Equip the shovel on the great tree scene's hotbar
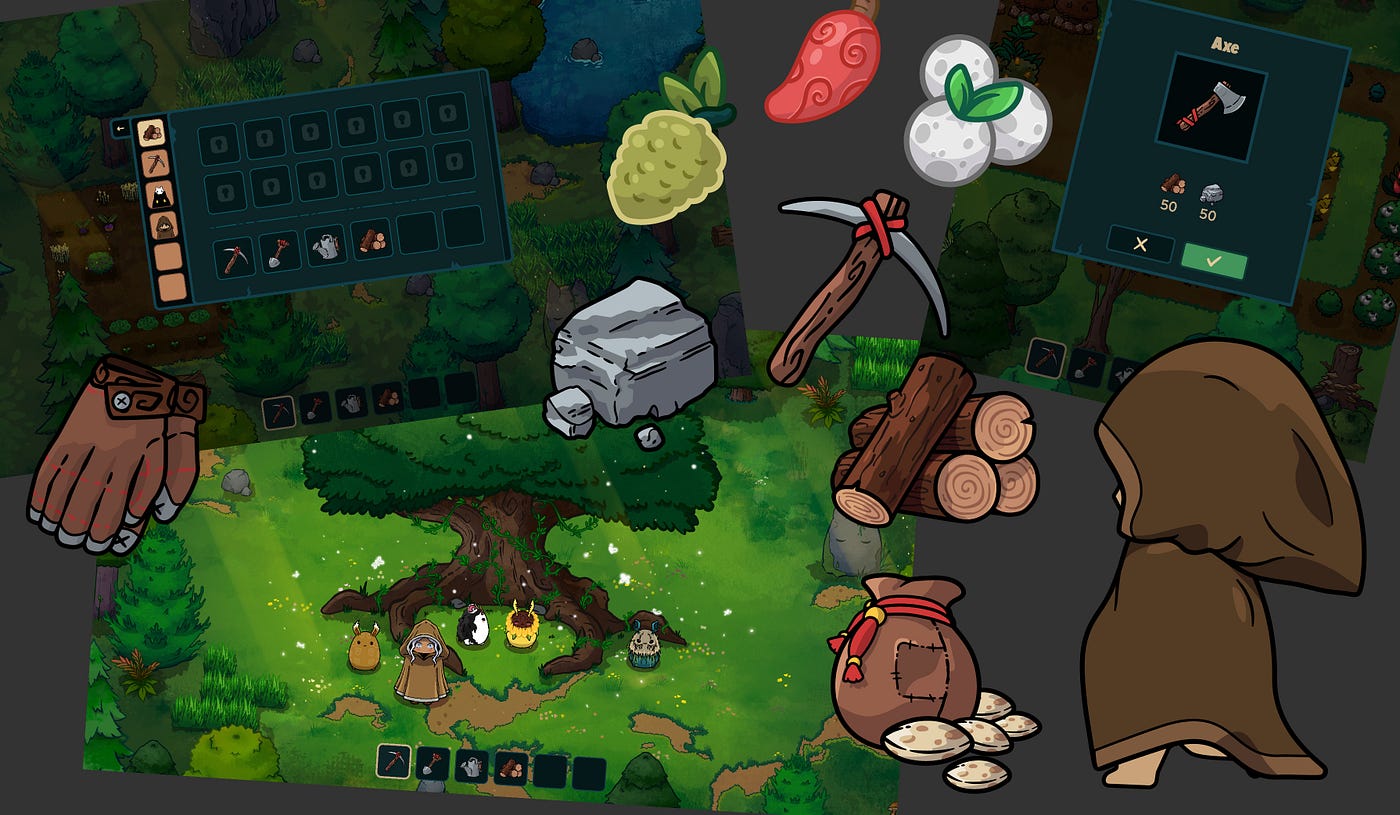1400x815 pixels. click(433, 763)
